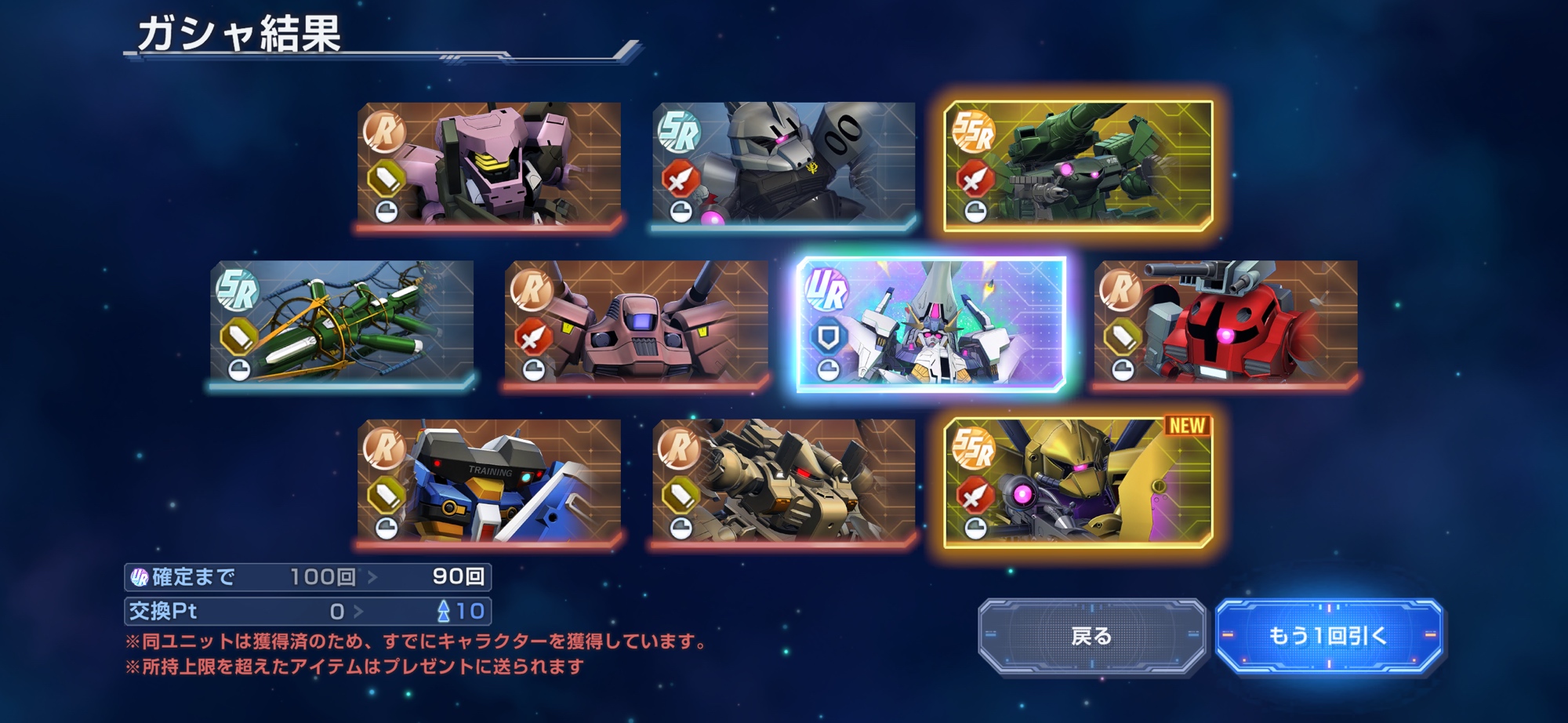Select the red R mobile suit card
1568x723 pixels.
click(1226, 324)
